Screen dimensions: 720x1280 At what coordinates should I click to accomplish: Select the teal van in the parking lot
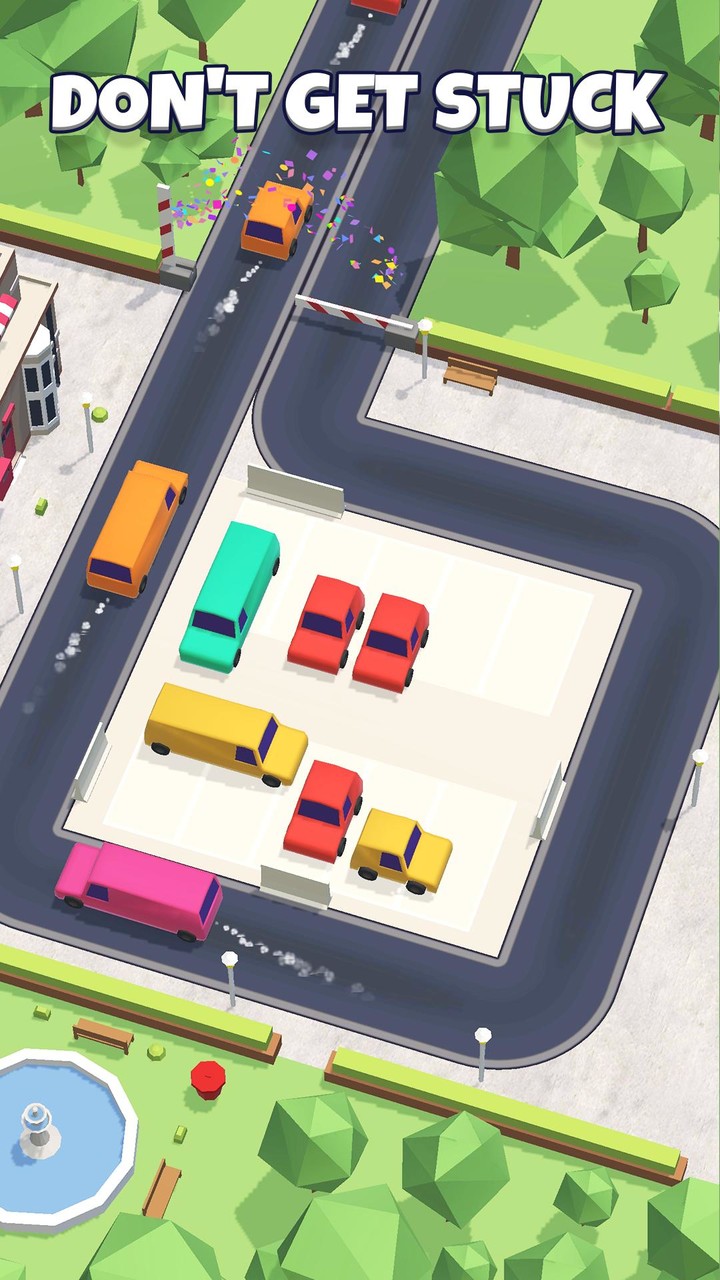229,593
